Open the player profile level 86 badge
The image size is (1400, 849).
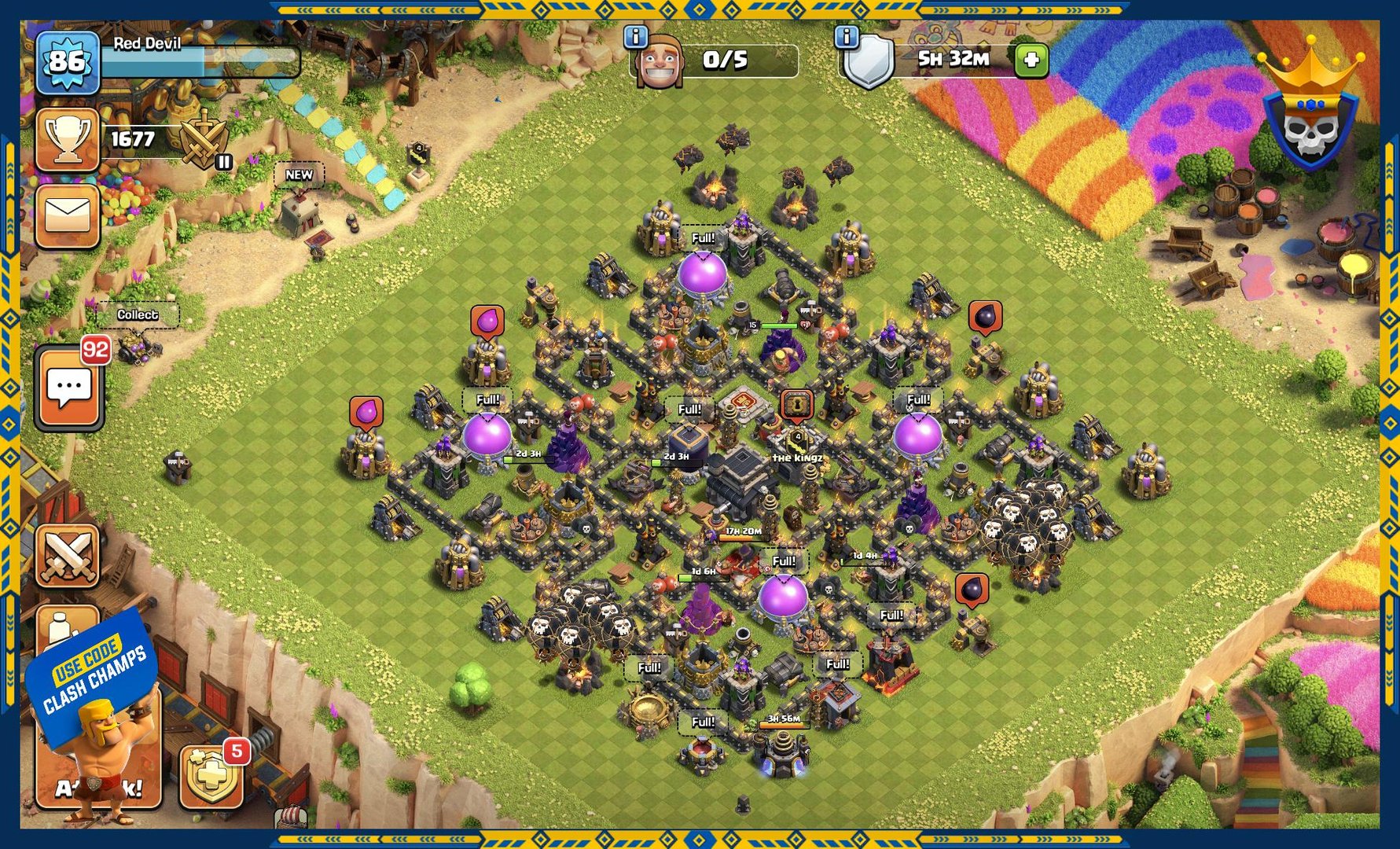(67, 62)
